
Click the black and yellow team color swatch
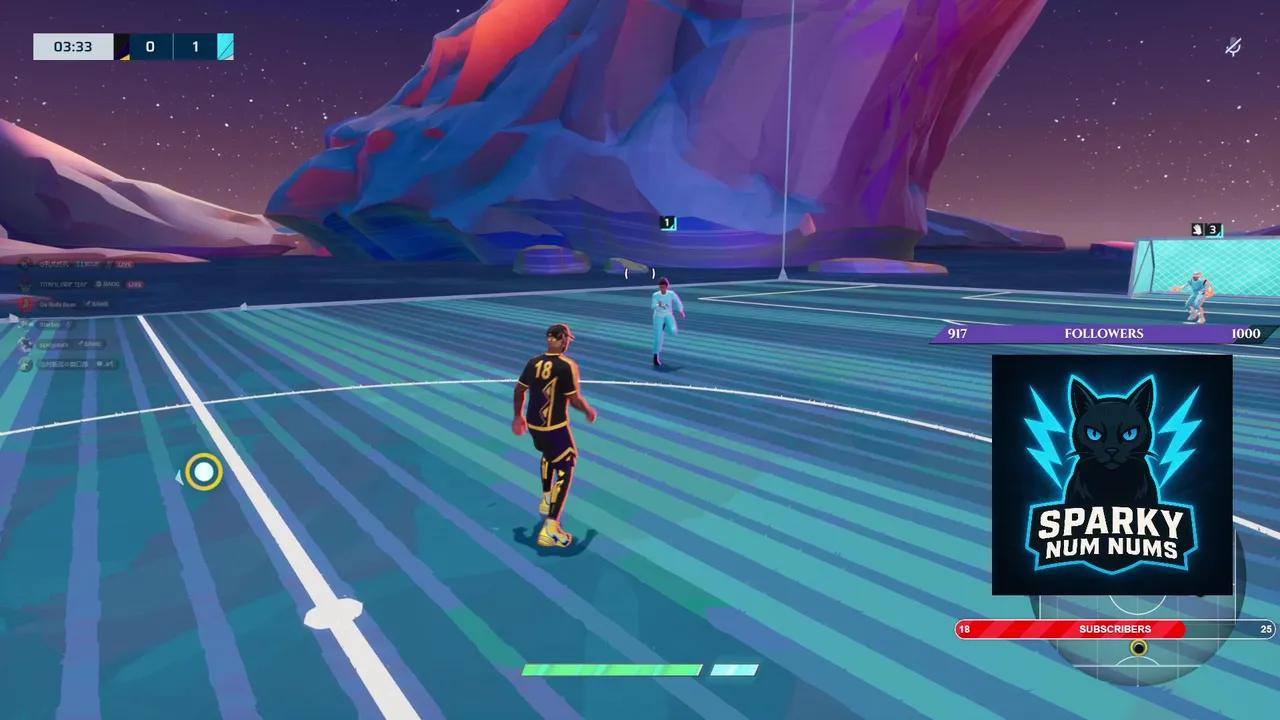[124, 46]
